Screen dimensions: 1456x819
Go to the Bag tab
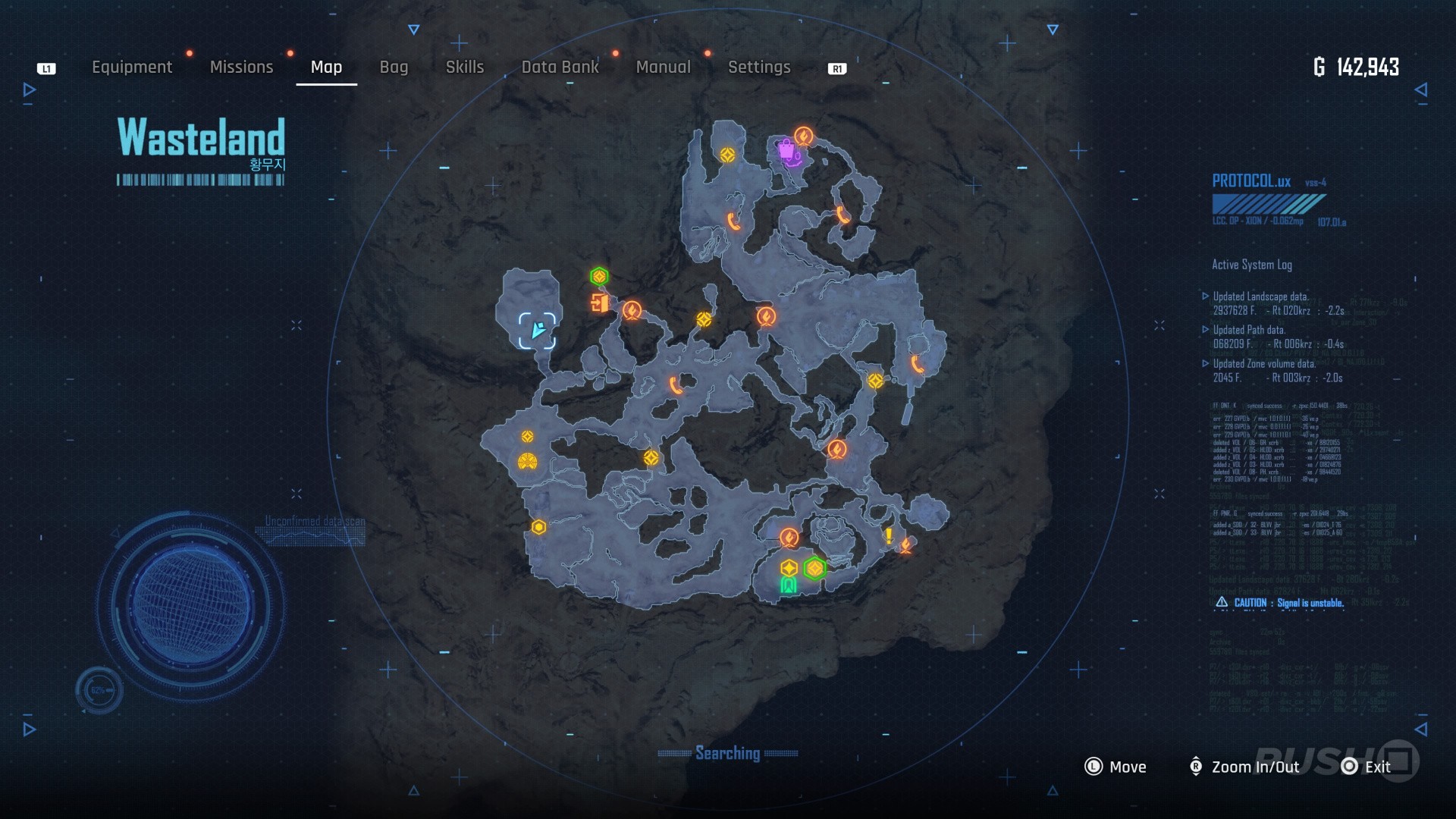pos(394,67)
